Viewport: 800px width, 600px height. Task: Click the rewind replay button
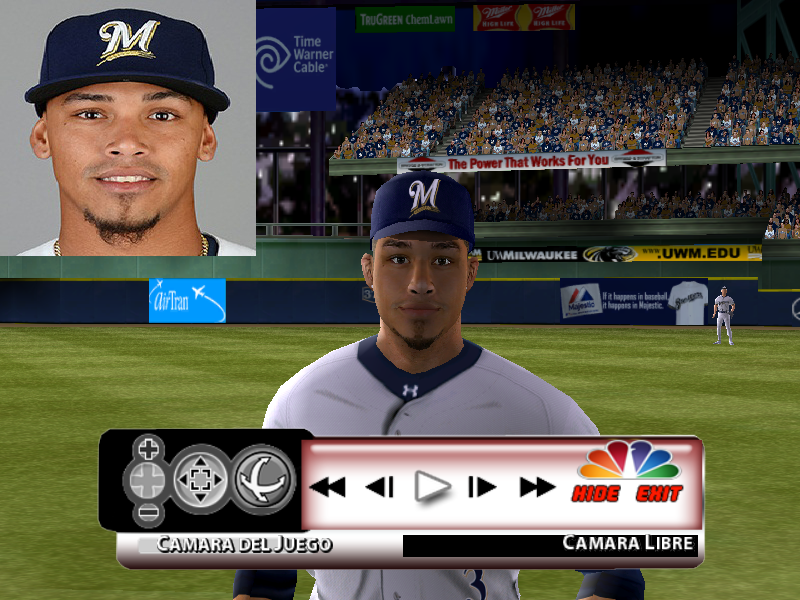point(327,487)
